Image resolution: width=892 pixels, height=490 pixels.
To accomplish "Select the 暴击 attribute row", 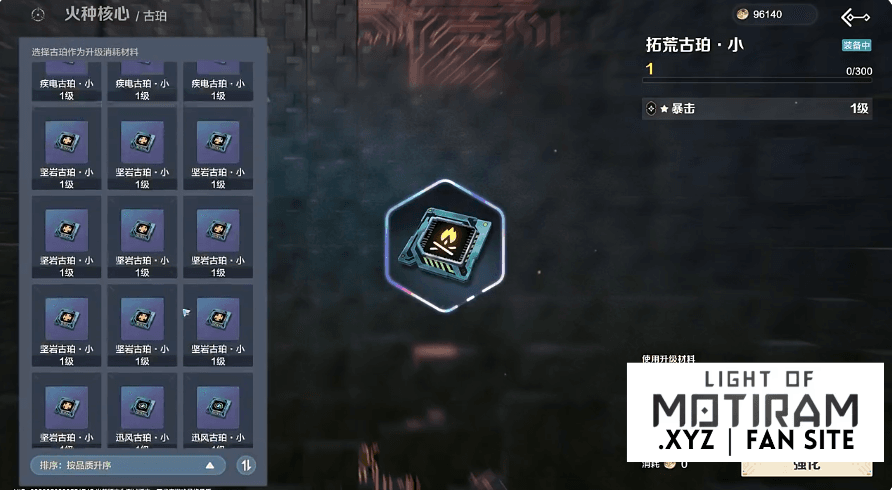I will click(x=757, y=108).
